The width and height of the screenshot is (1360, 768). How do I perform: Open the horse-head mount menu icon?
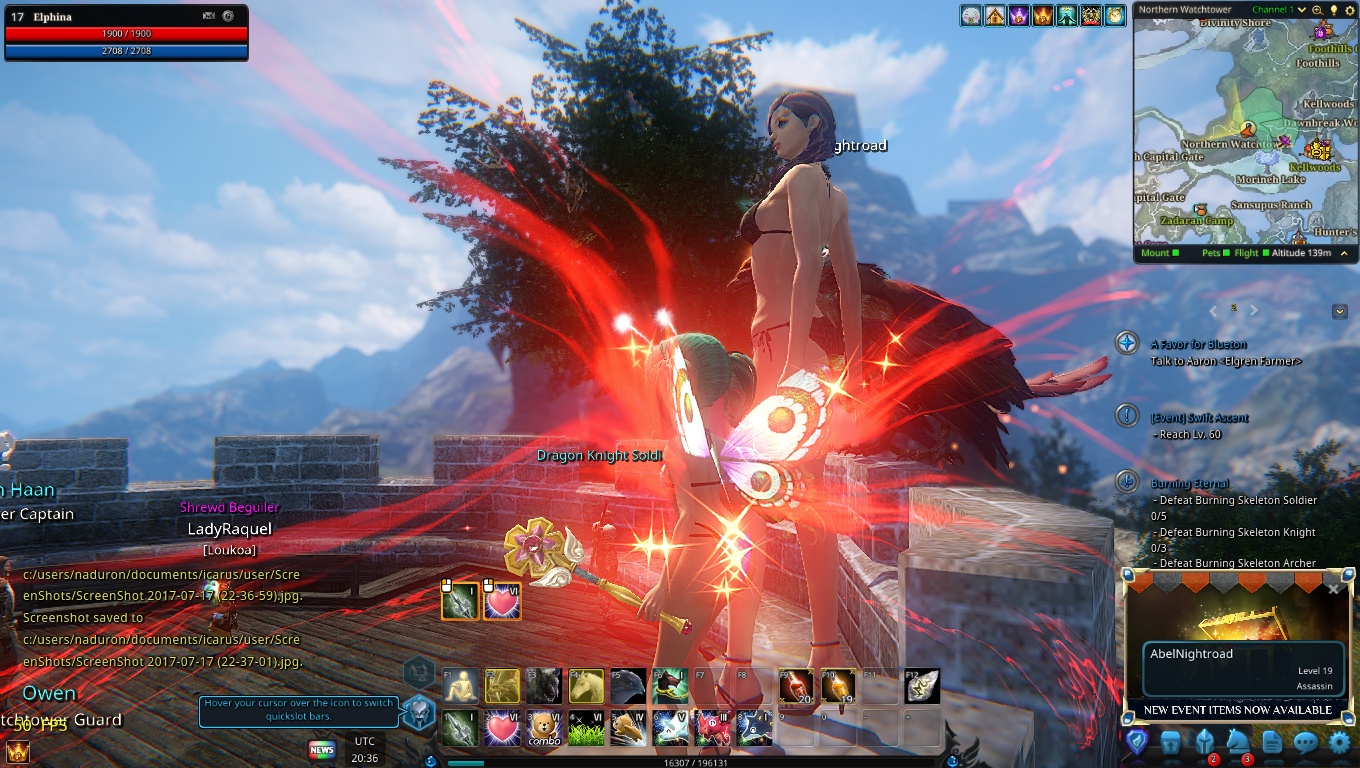coord(1237,743)
